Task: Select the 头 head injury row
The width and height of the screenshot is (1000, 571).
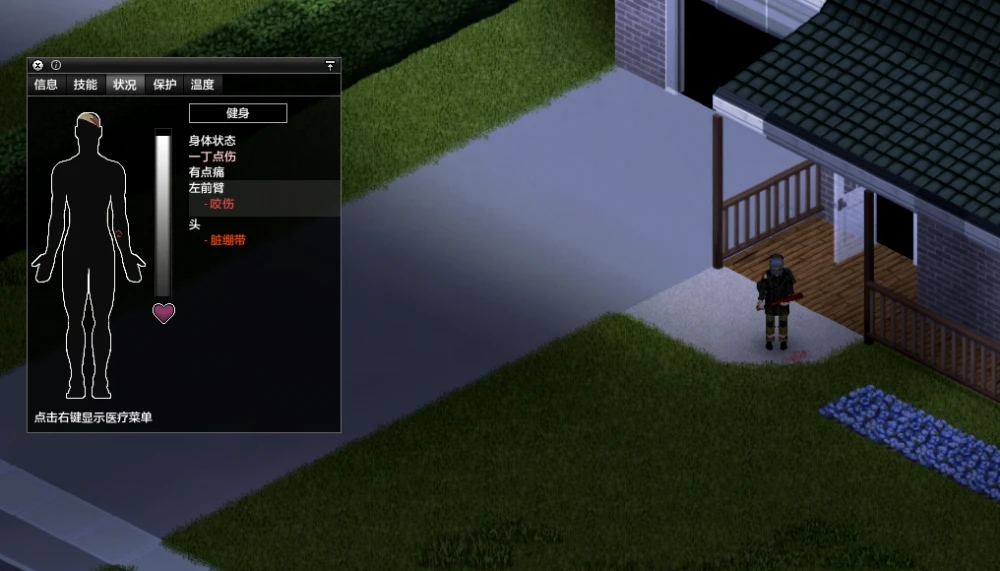Action: pyautogui.click(x=195, y=225)
